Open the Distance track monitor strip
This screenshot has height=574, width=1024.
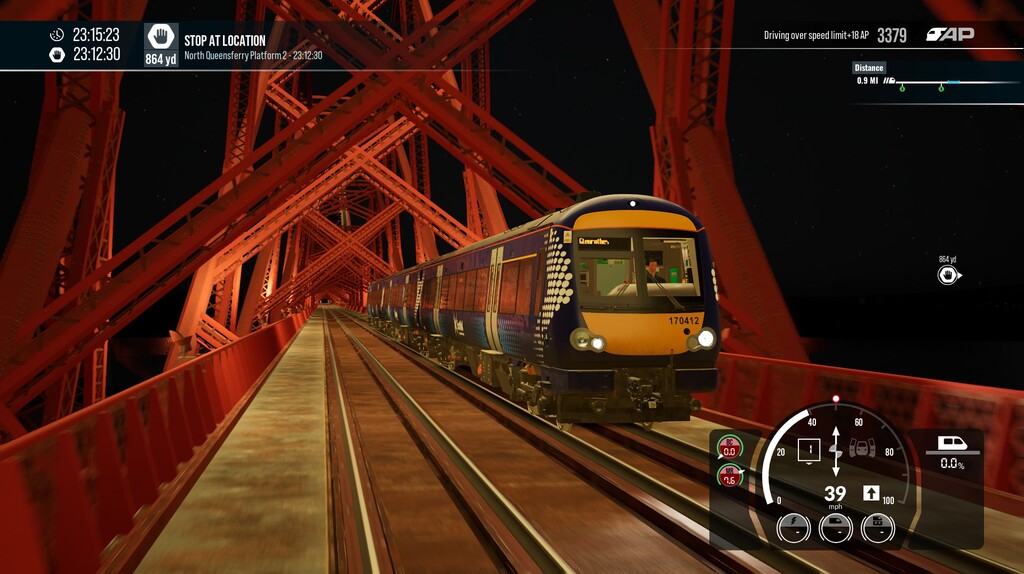pos(937,81)
